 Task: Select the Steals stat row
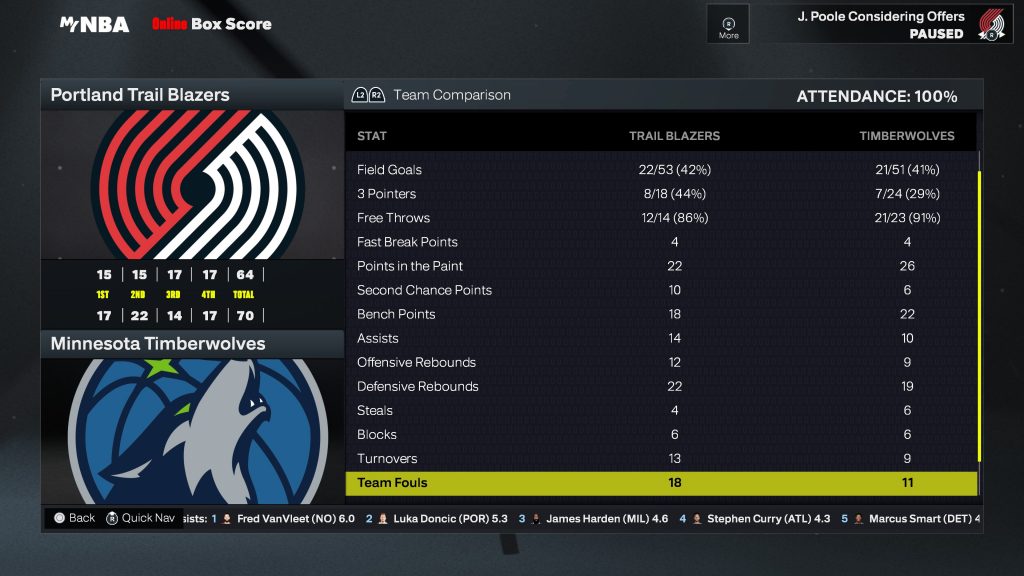[x=660, y=410]
